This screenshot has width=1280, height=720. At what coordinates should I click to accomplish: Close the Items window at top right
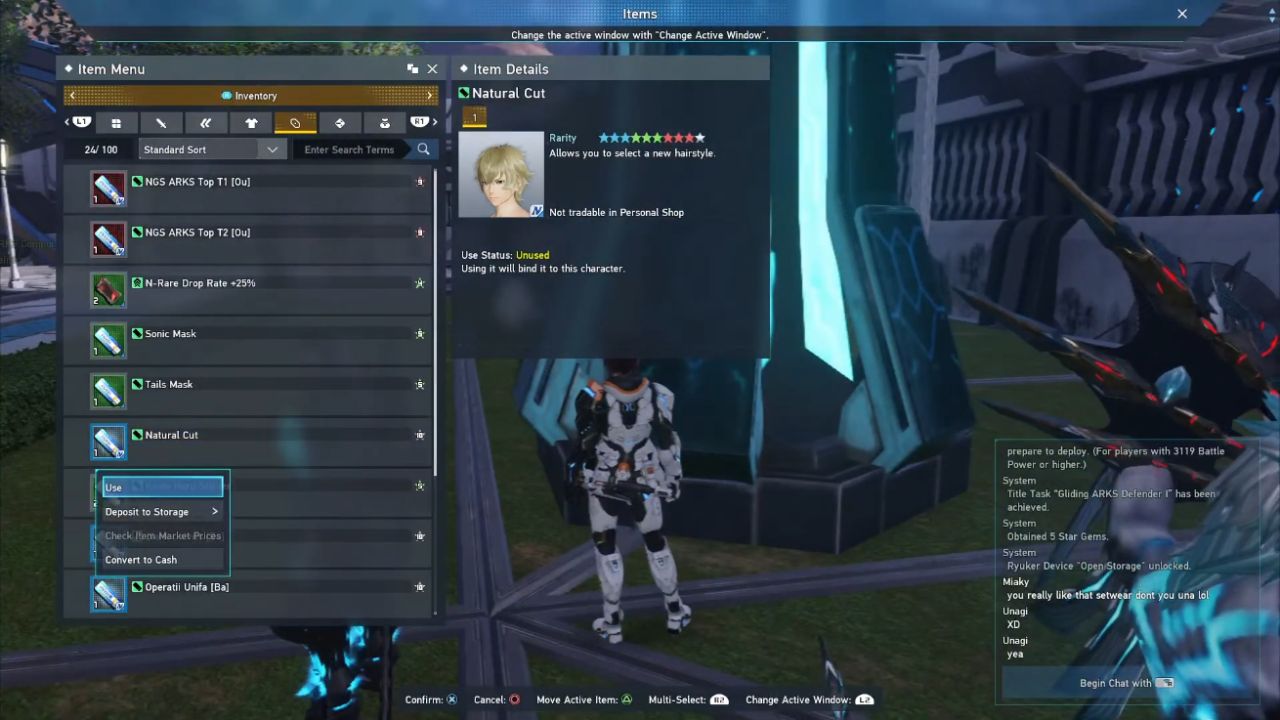click(x=1182, y=14)
